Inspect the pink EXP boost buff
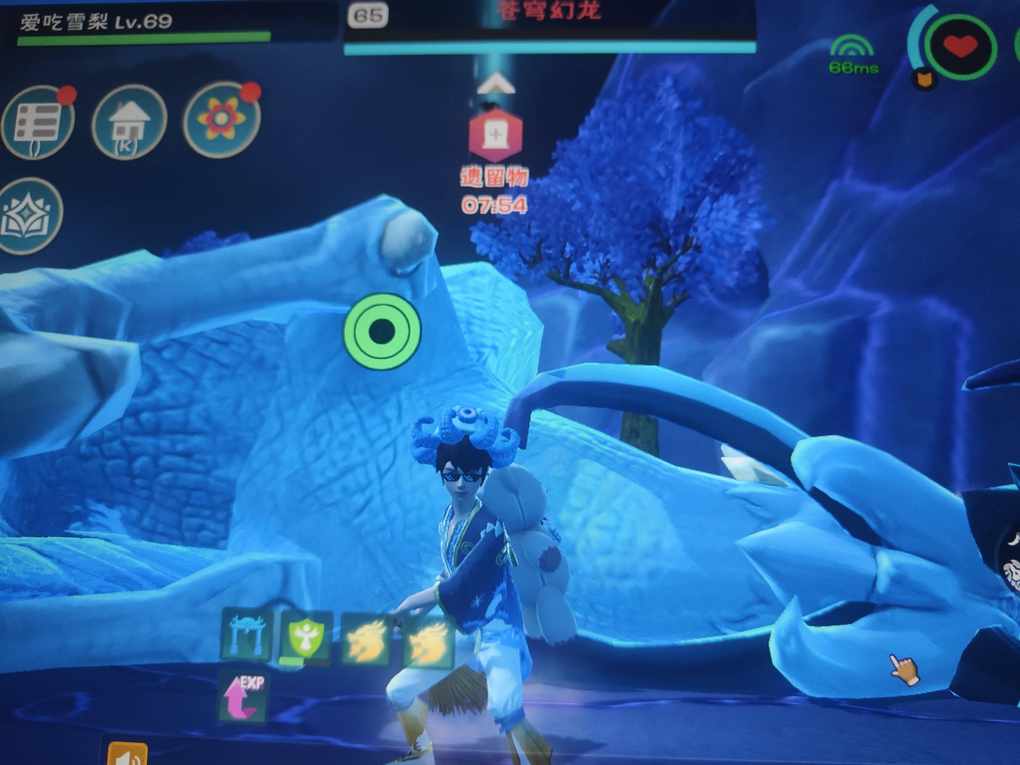Screen dimensions: 1020x765 coord(243,696)
